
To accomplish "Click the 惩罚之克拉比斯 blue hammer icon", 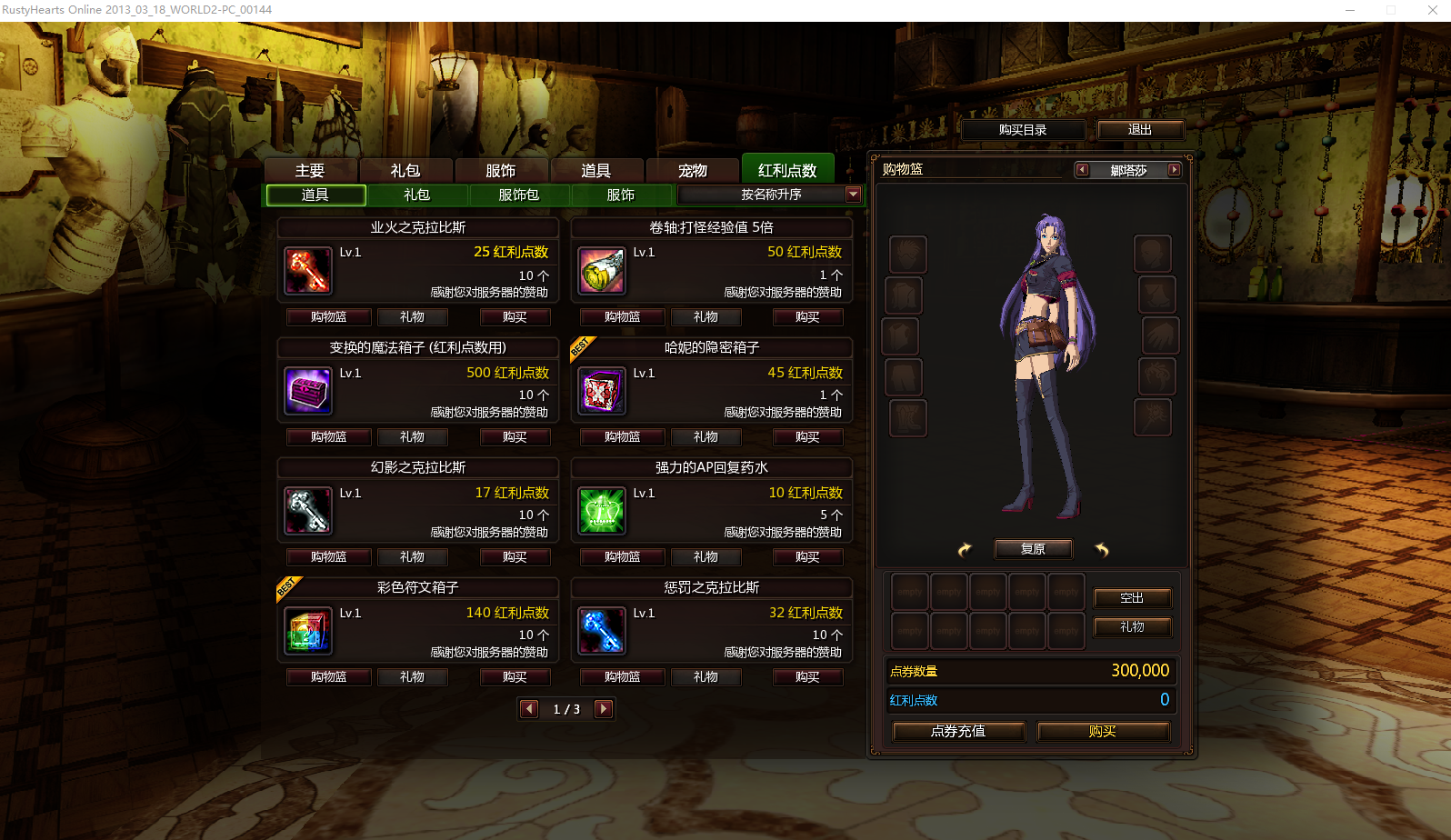I will [601, 632].
